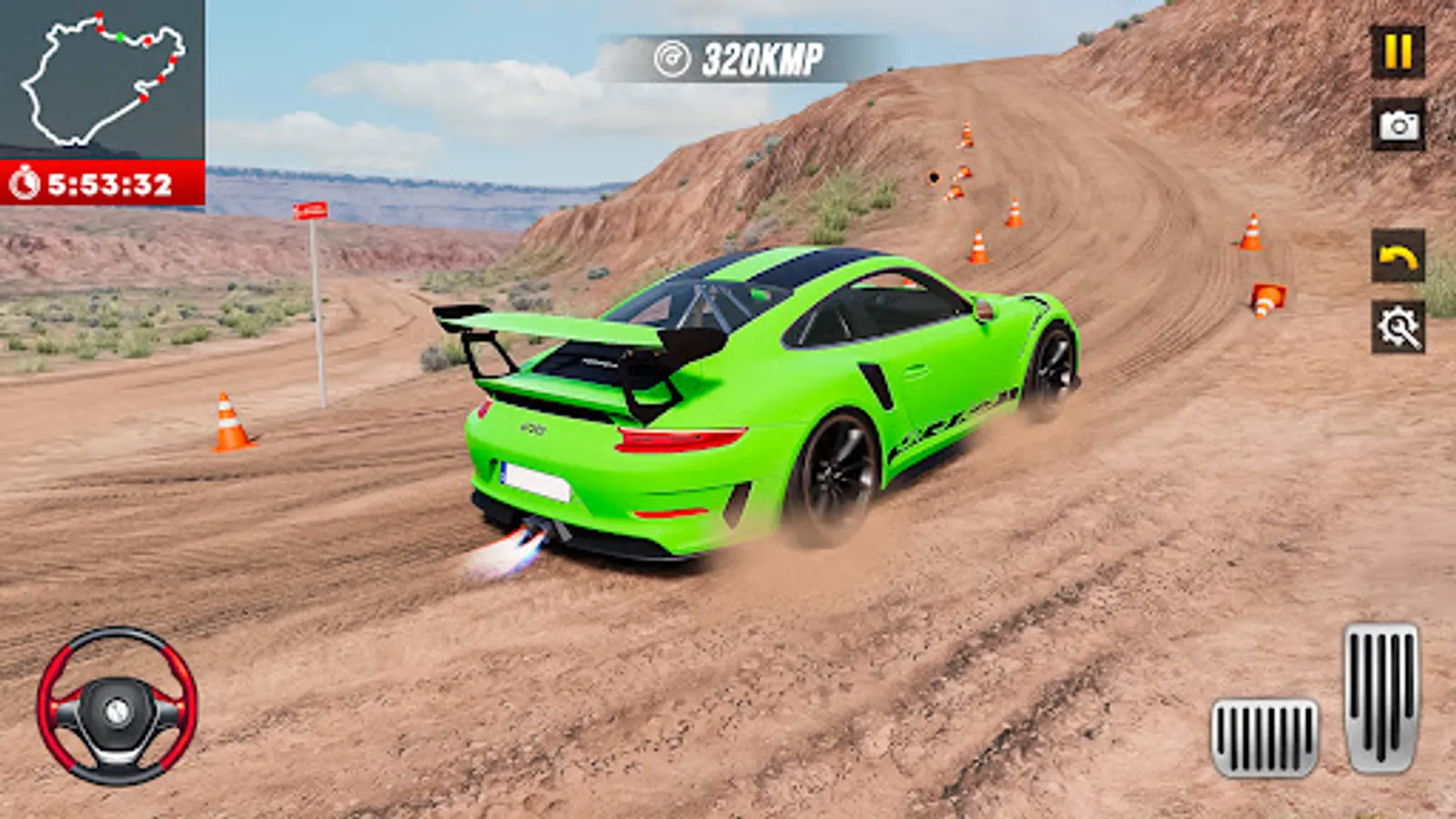Select the speedometer icon on the 320KMP badge

[672, 56]
